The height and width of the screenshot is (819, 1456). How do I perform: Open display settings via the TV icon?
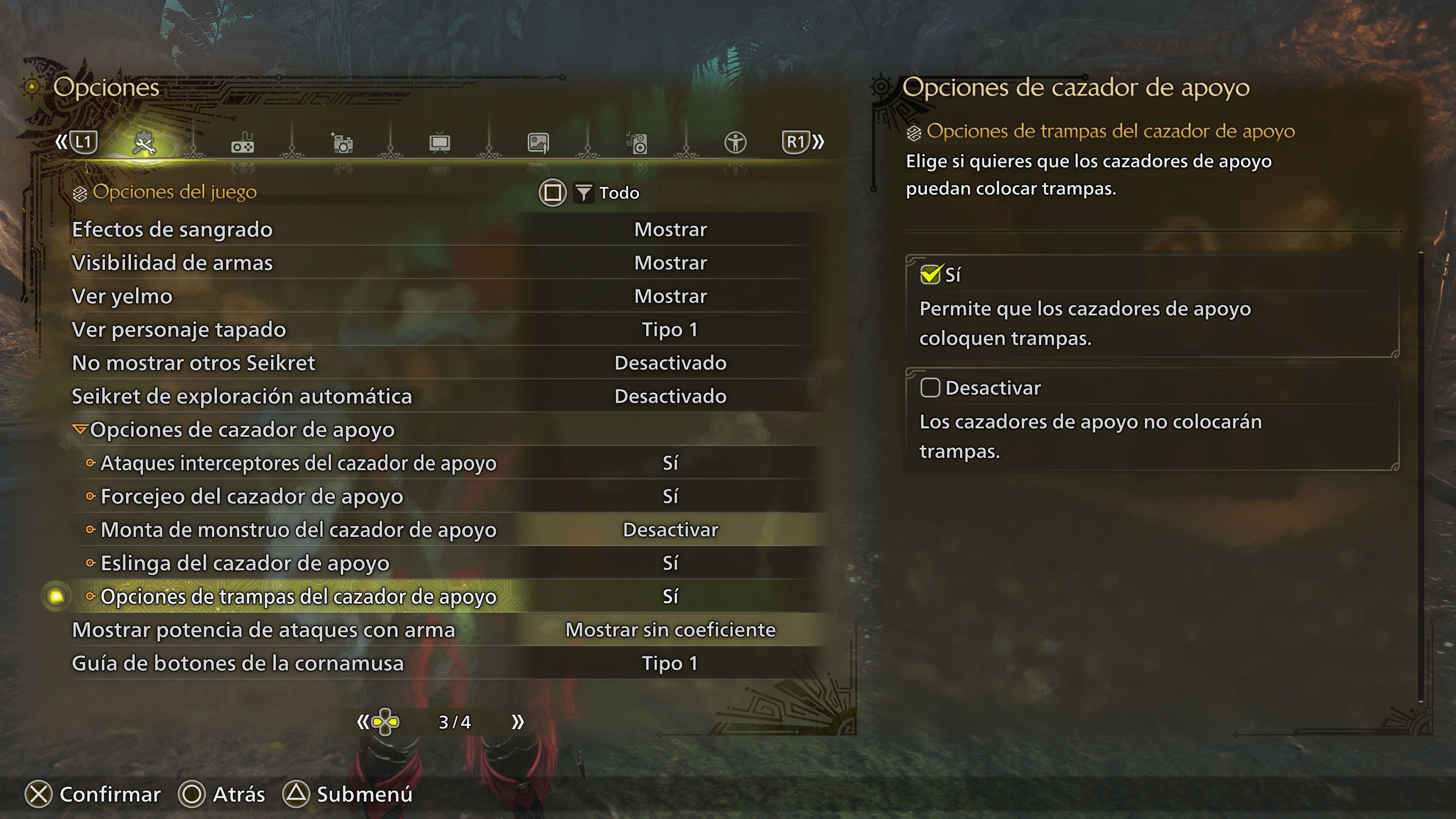point(440,143)
